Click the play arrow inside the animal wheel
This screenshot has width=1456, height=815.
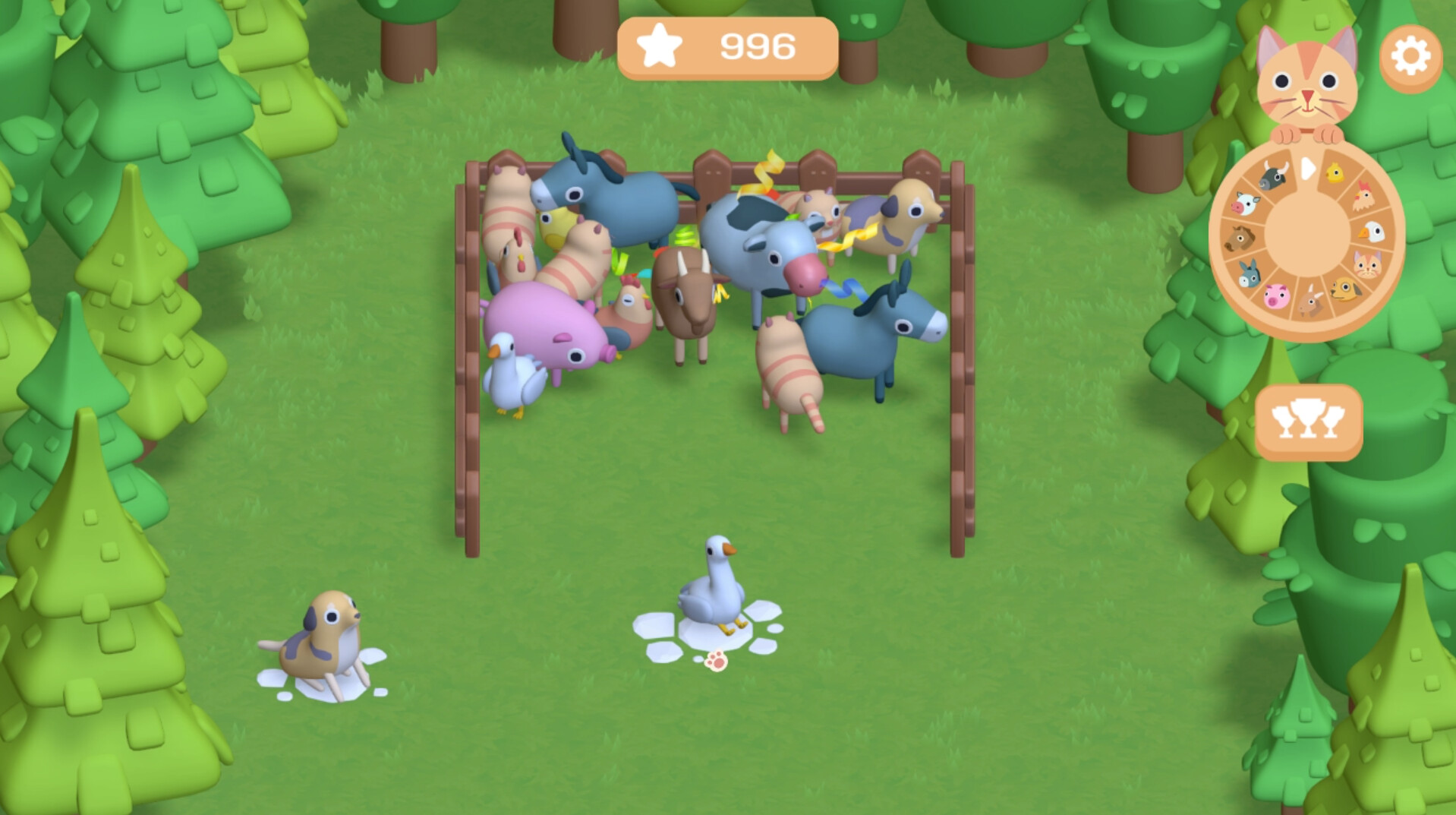[1308, 169]
